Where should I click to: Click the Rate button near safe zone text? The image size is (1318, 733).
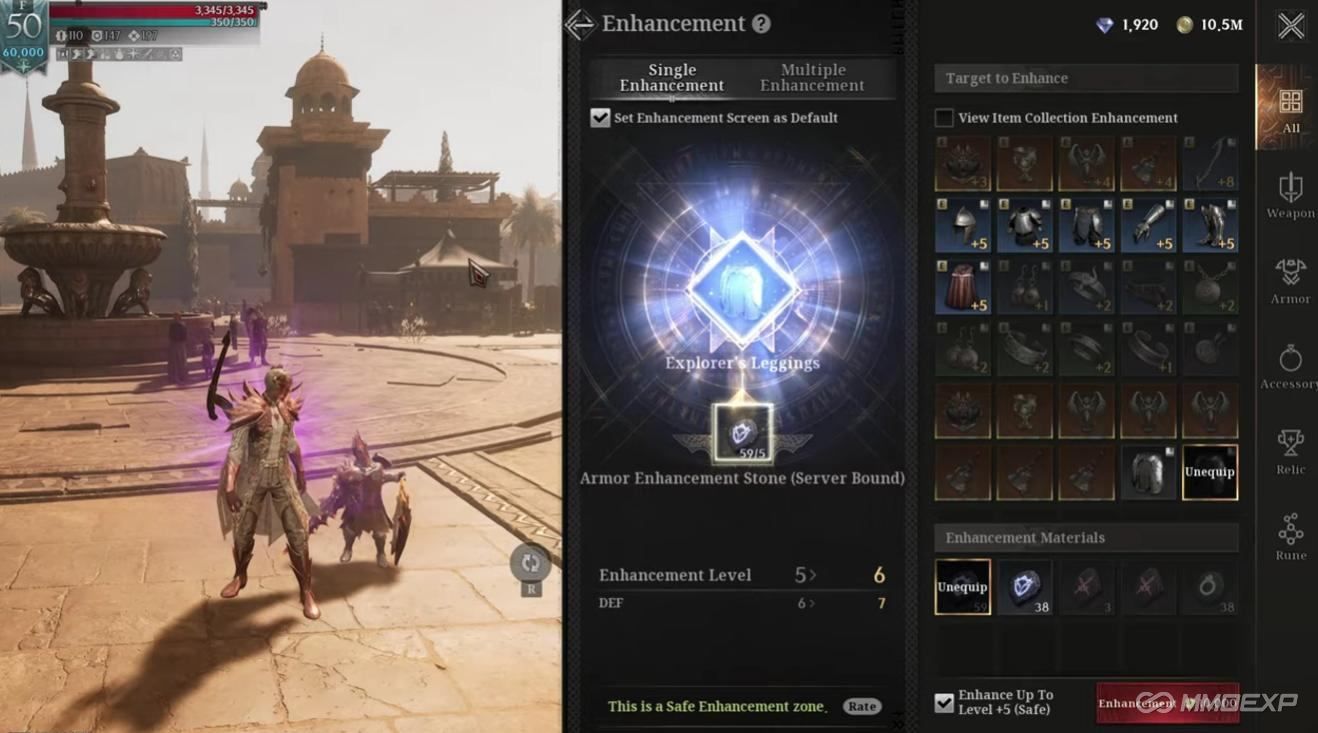click(861, 706)
